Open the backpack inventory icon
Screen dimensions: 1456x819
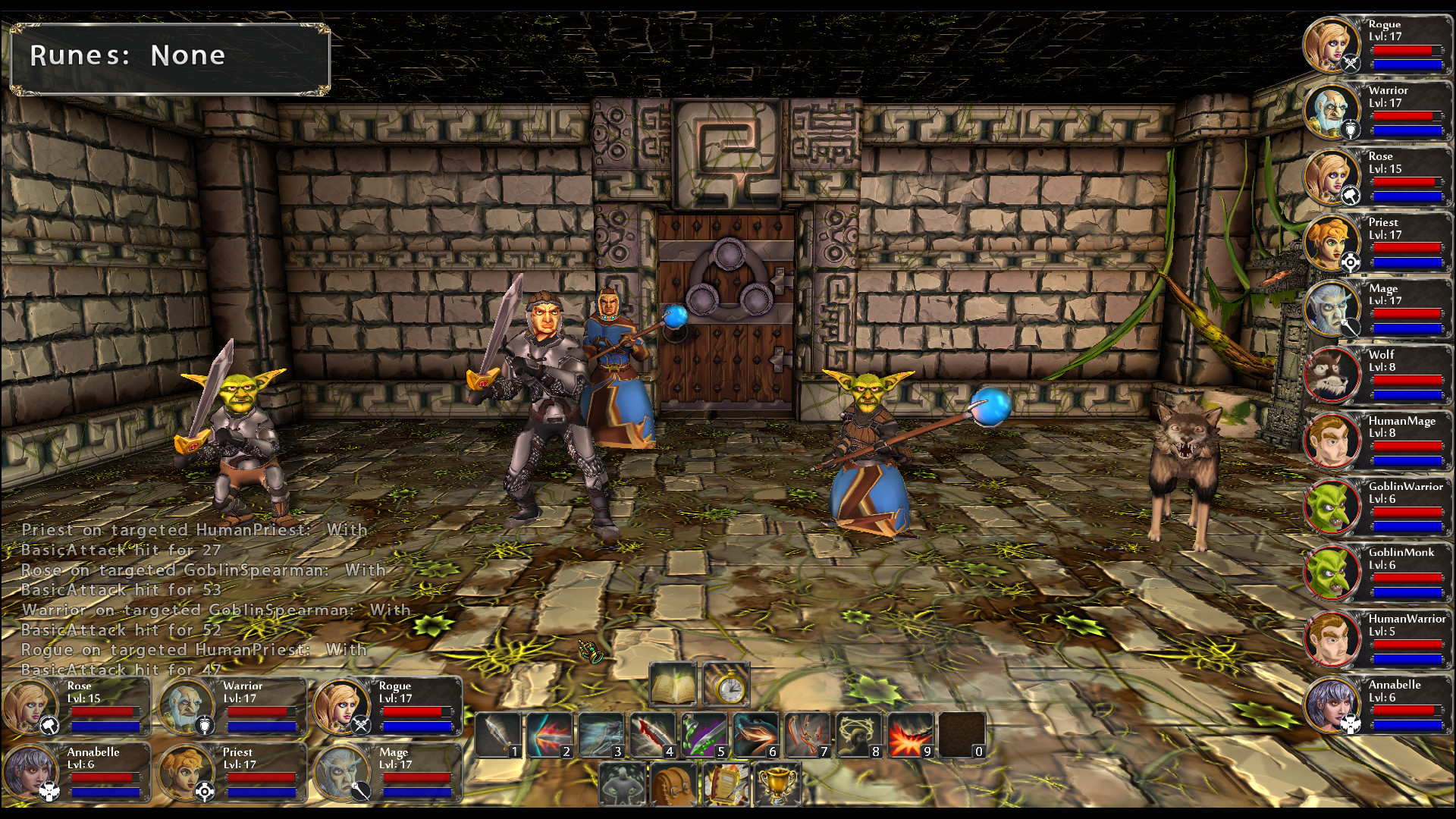673,784
